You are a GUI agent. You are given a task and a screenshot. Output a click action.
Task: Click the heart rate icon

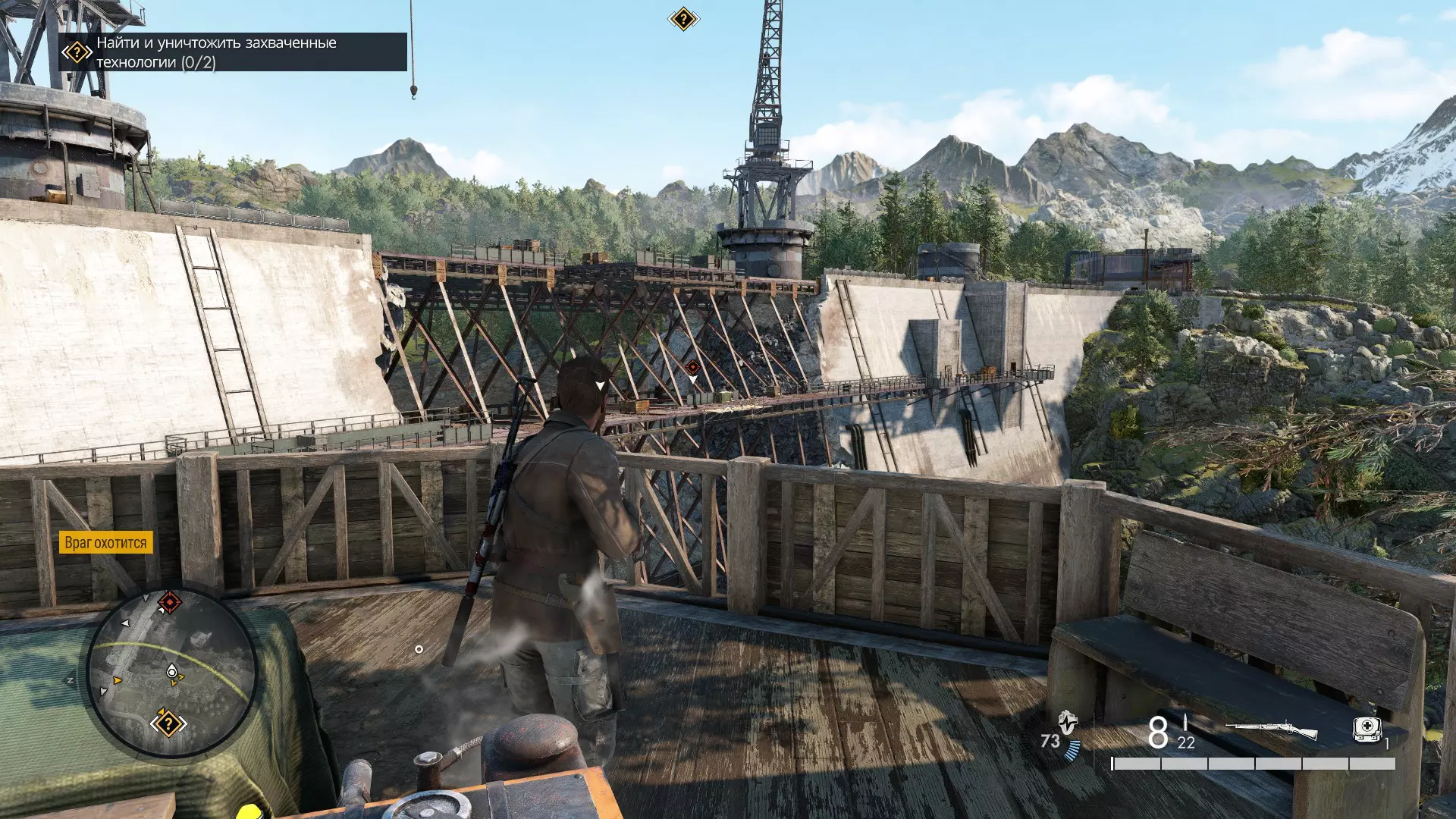[x=1068, y=722]
